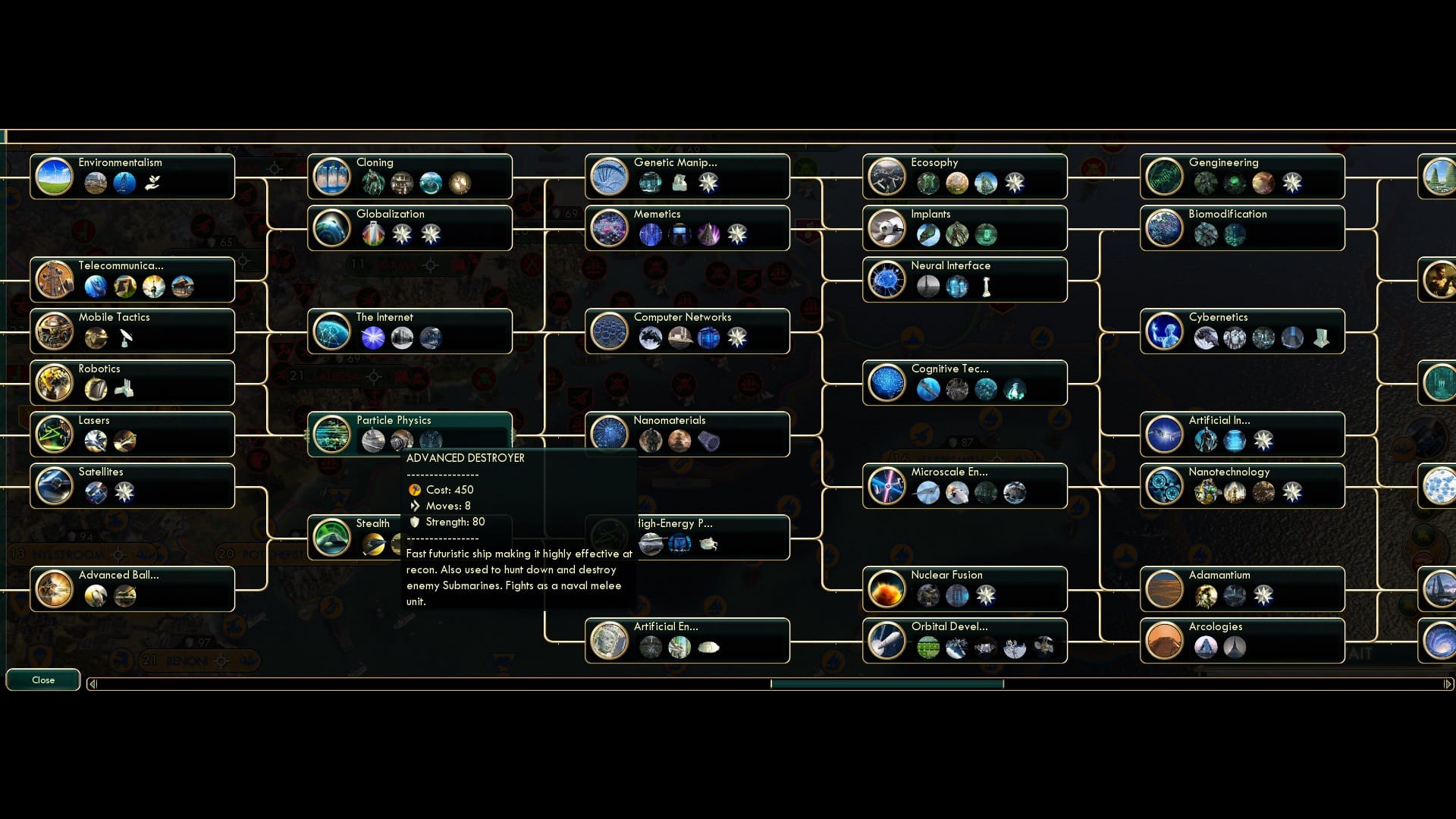1456x819 pixels.
Task: Select the Mobile Tactics tech portrait
Action: click(x=53, y=331)
